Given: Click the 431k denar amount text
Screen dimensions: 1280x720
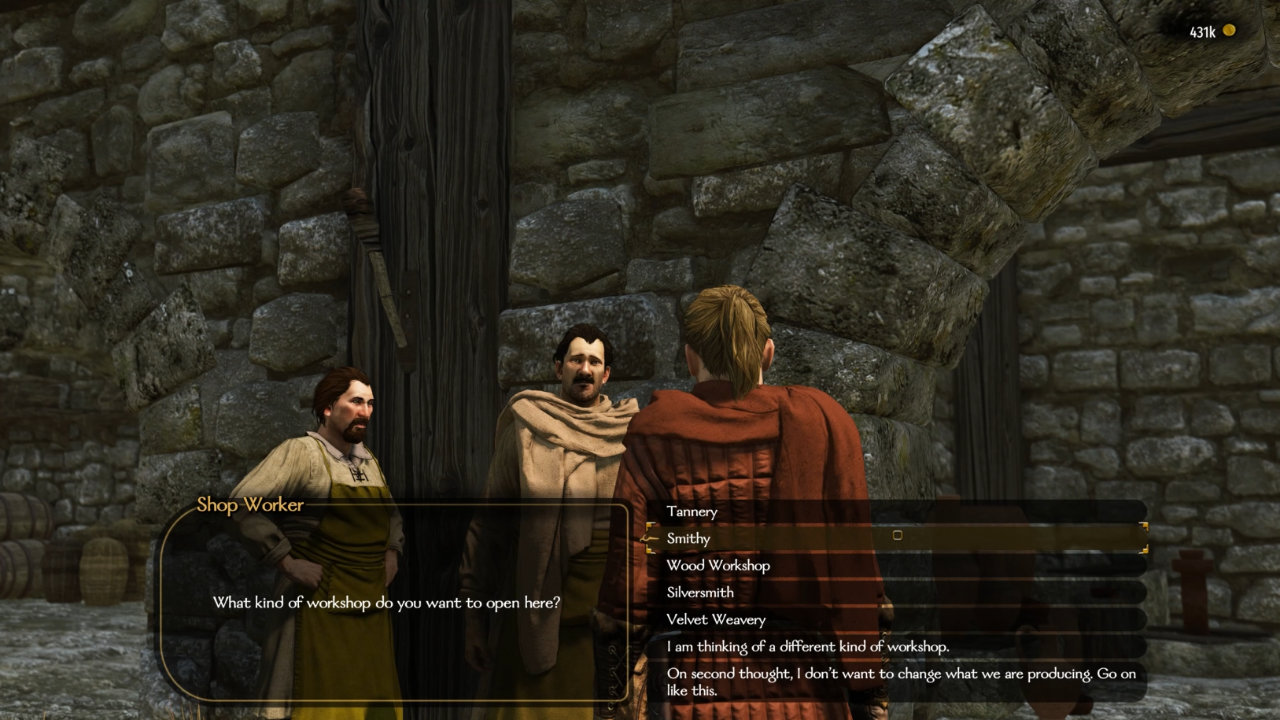Looking at the screenshot, I should click(1203, 29).
